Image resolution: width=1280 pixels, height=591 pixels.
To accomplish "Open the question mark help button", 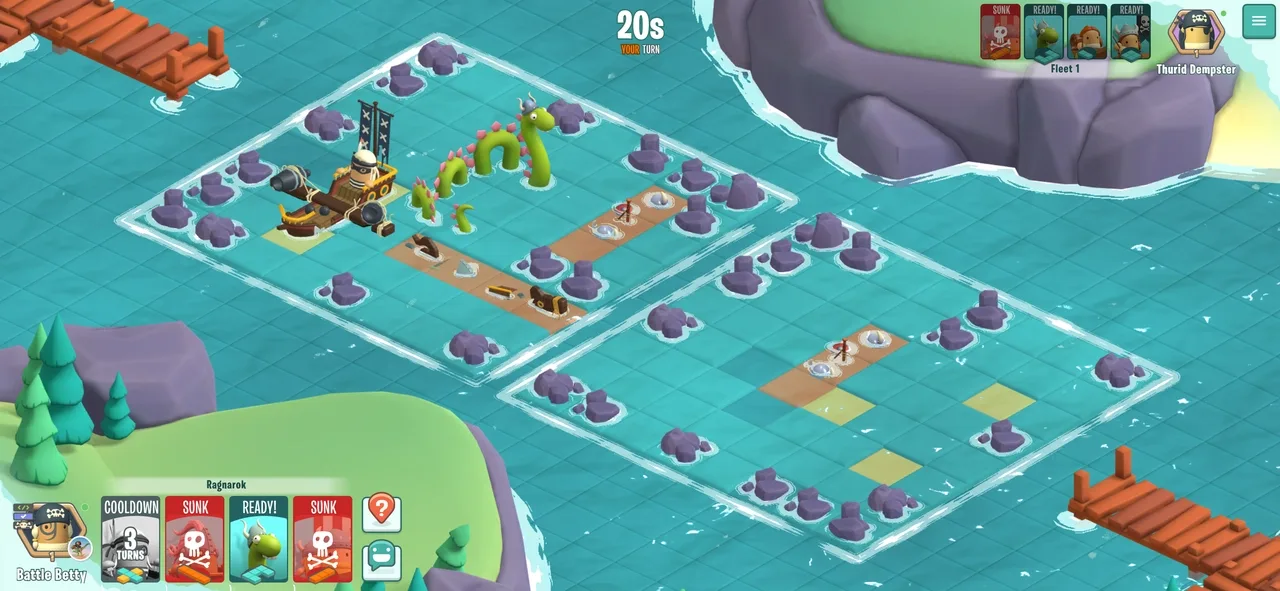I will tap(381, 512).
